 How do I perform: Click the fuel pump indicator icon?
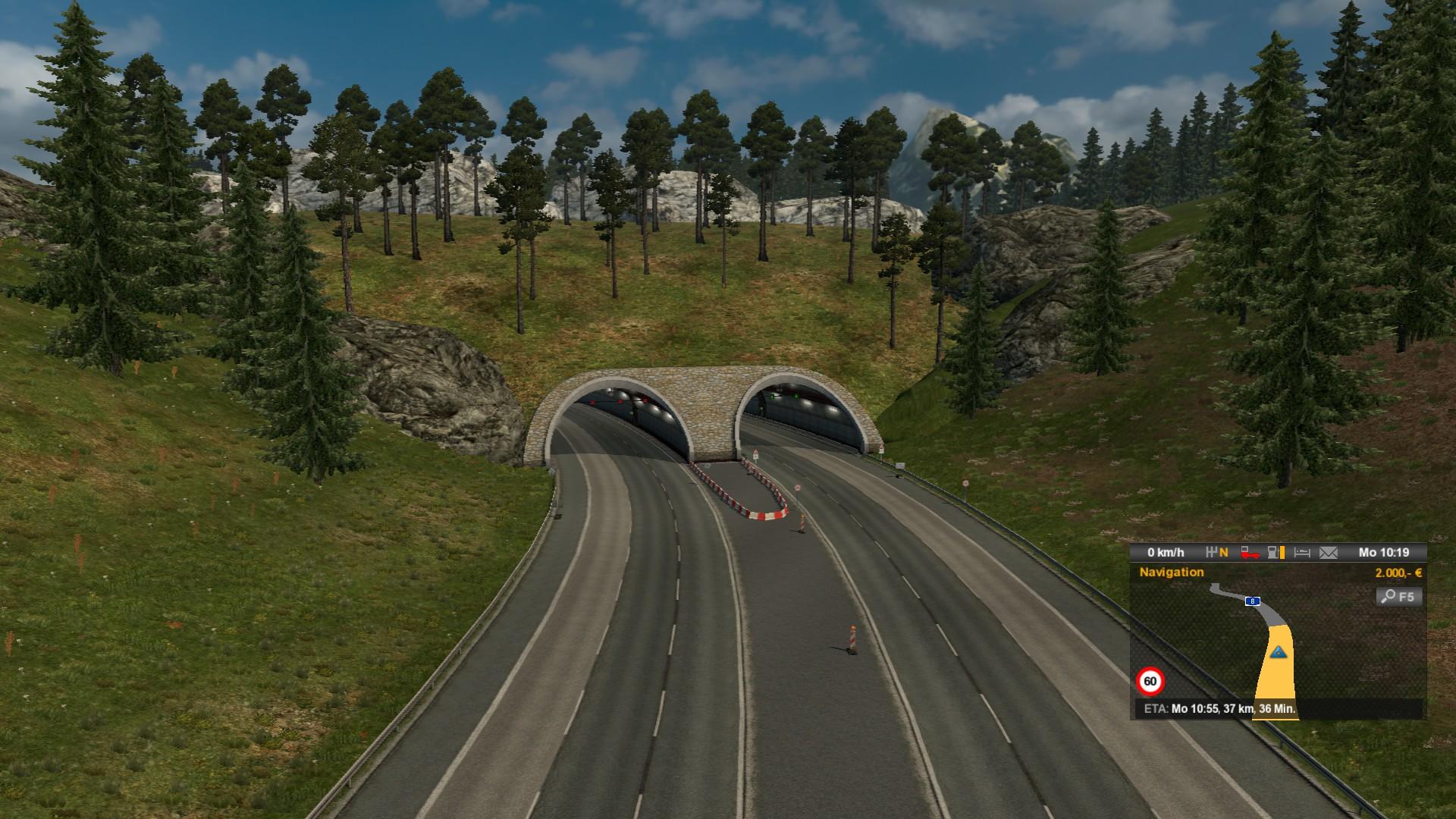click(x=1276, y=553)
